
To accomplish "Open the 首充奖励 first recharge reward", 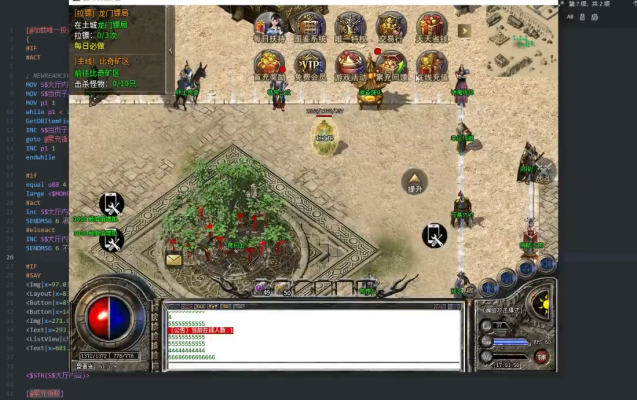I will click(x=269, y=67).
